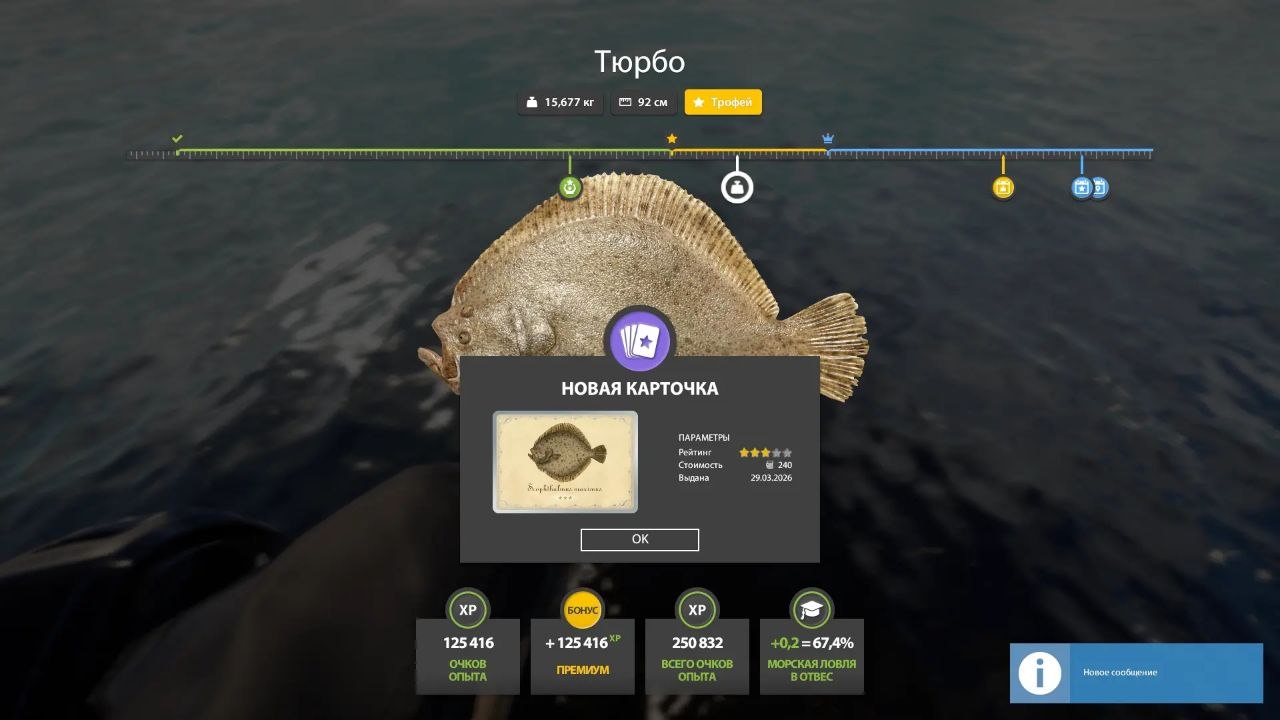Click the Трофей trophy button
Image resolution: width=1280 pixels, height=720 pixels.
pos(723,102)
